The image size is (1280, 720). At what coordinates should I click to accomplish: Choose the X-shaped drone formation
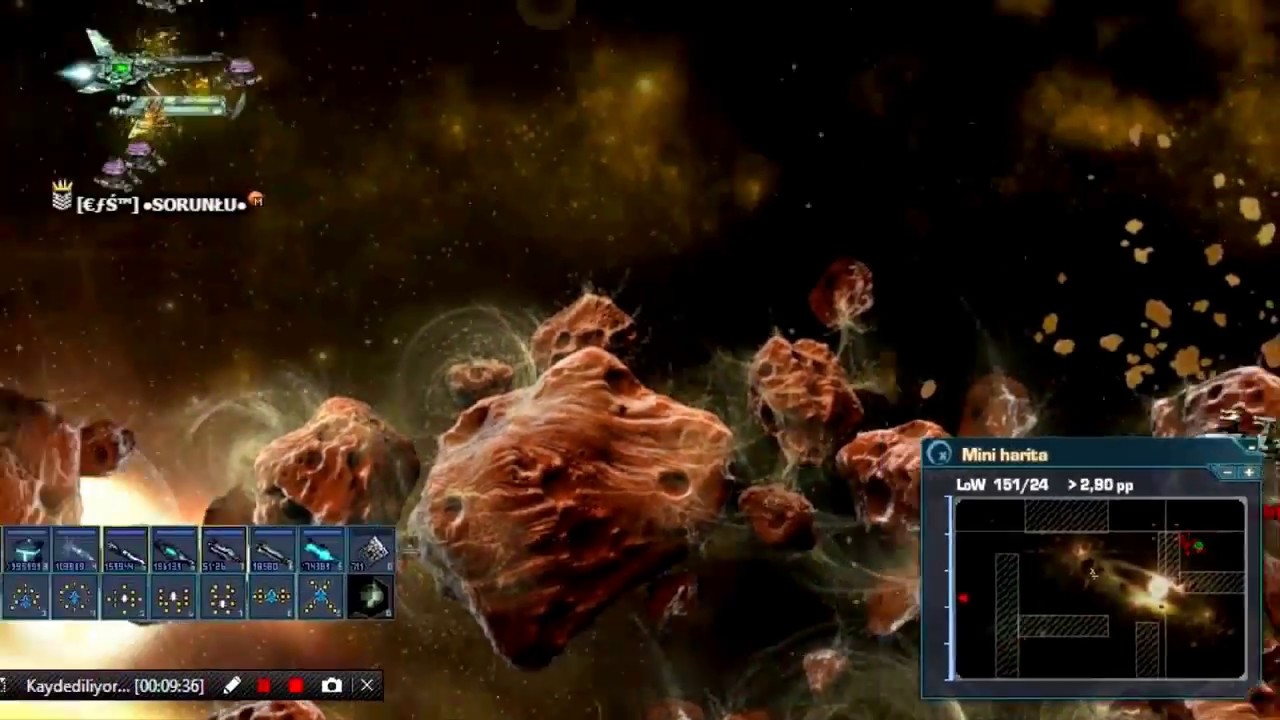pyautogui.click(x=321, y=598)
